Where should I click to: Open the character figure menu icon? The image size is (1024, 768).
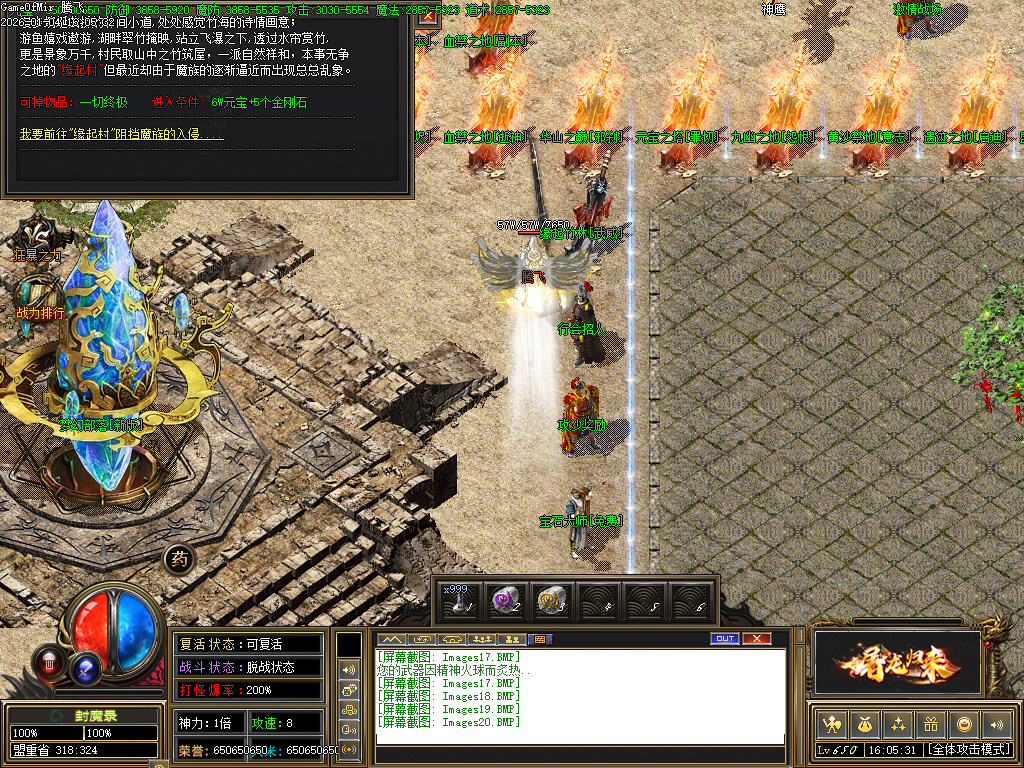tap(830, 724)
